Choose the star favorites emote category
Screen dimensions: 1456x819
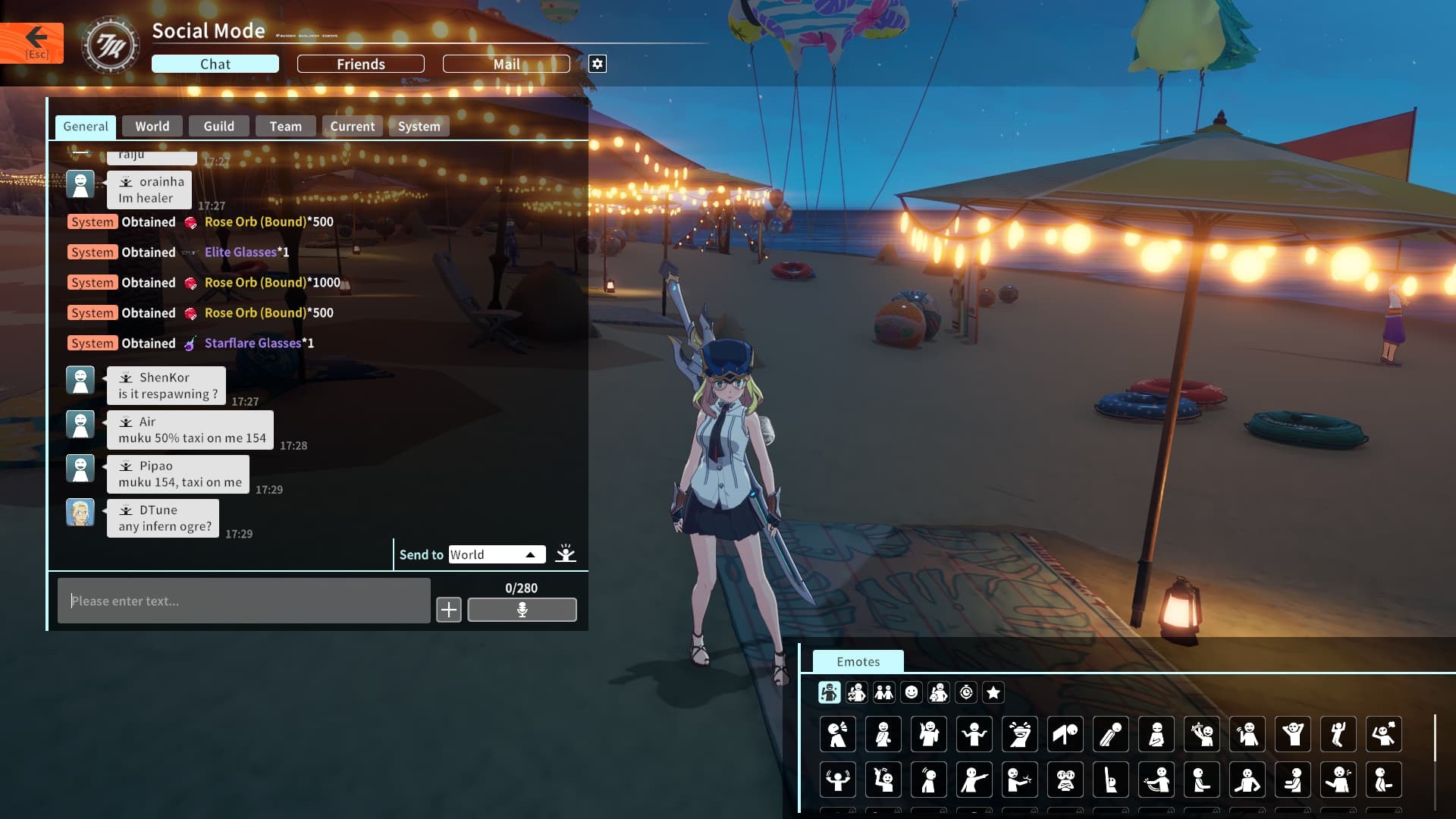coord(993,692)
